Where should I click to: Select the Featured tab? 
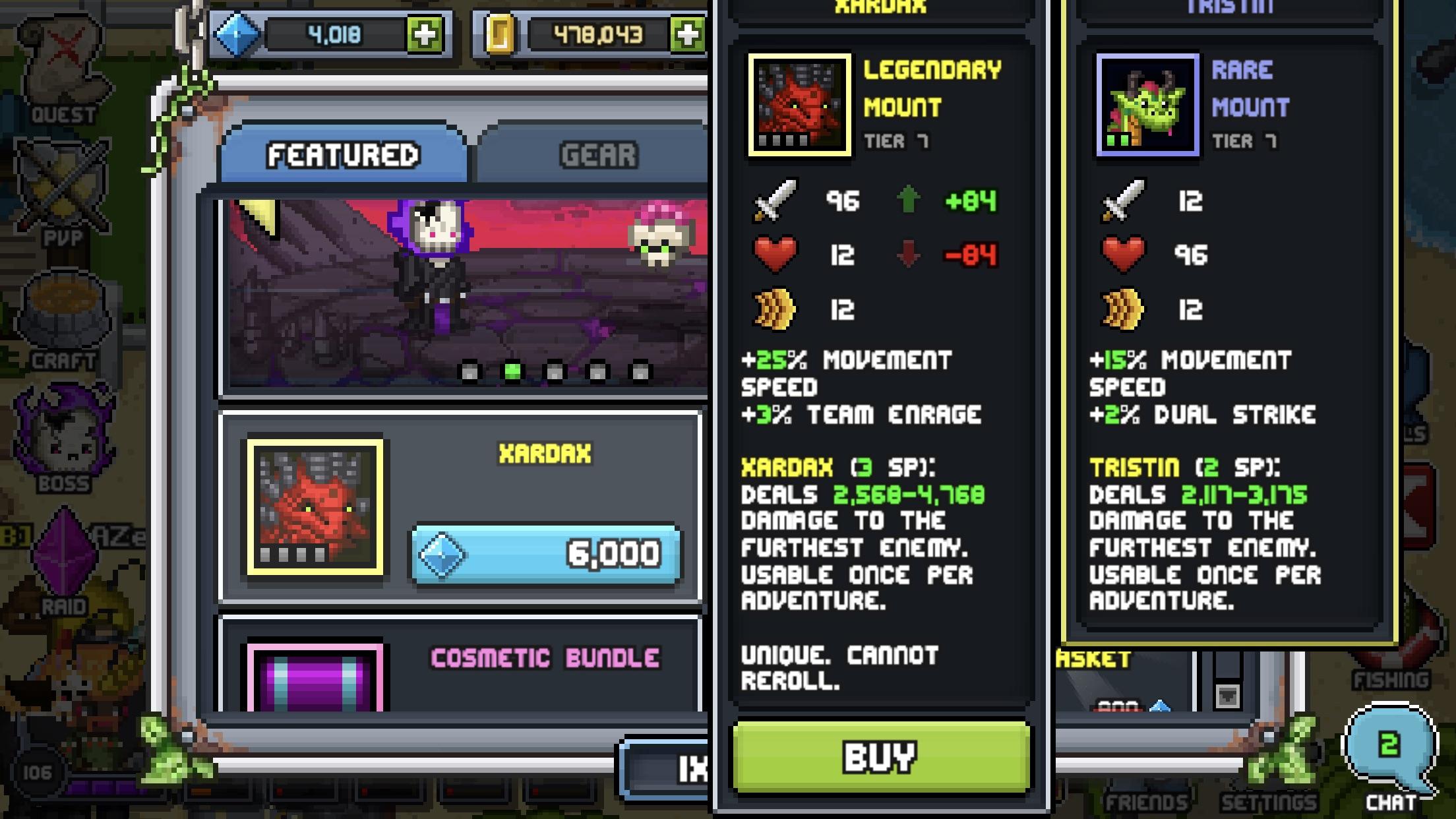click(343, 153)
